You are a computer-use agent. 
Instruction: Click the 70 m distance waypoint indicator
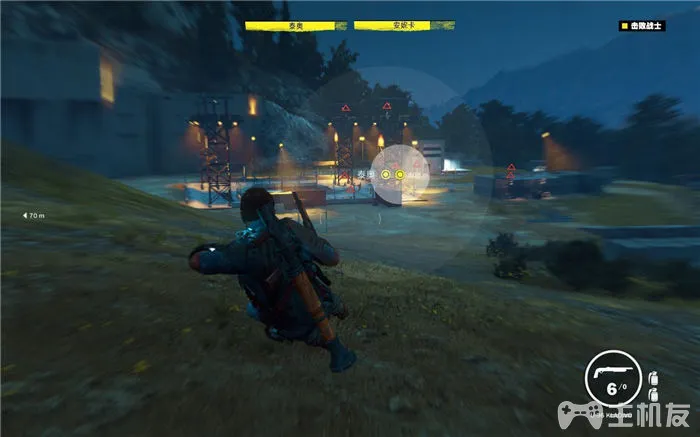pos(35,215)
